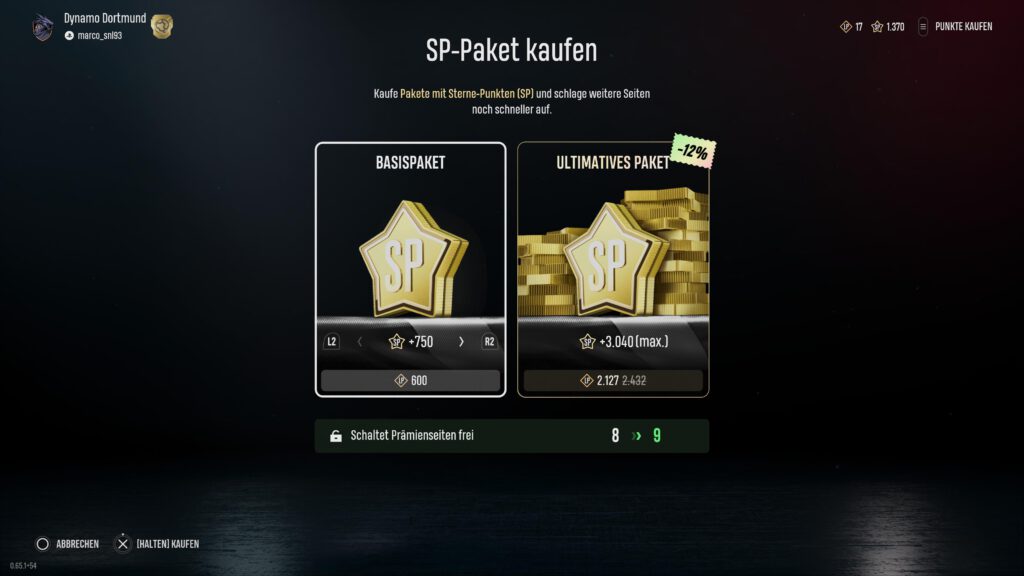Viewport: 1024px width, 576px height.
Task: Select the Basispaket card
Action: click(x=410, y=255)
